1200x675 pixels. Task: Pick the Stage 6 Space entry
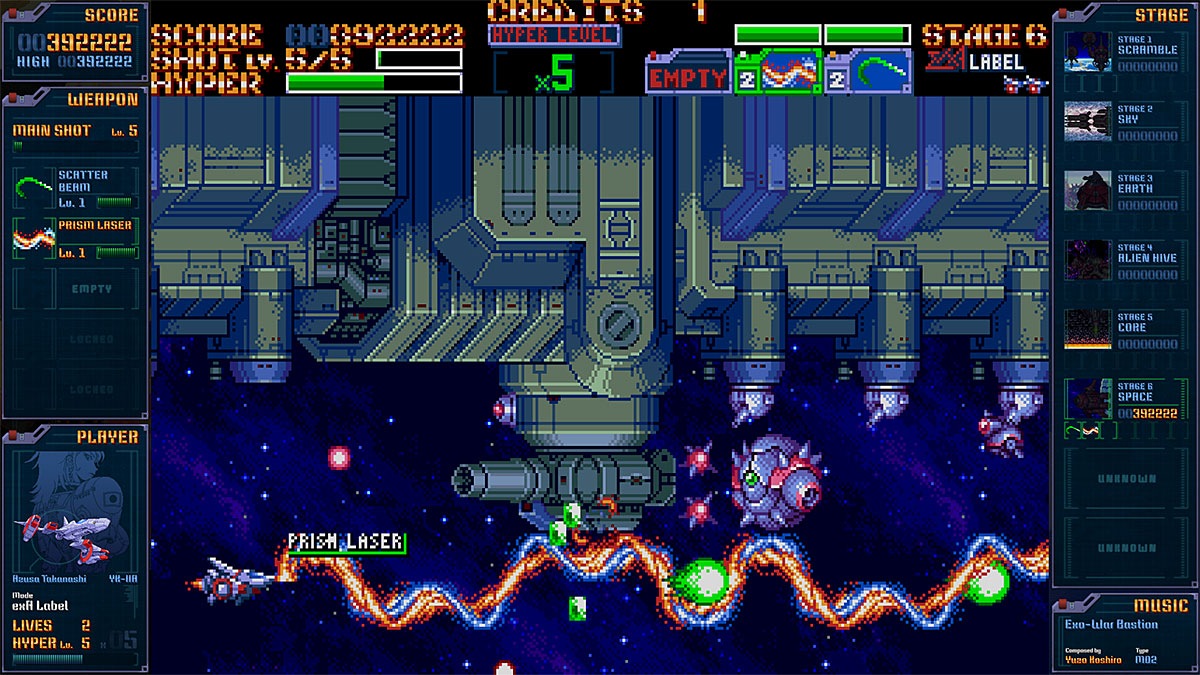[x=1125, y=399]
